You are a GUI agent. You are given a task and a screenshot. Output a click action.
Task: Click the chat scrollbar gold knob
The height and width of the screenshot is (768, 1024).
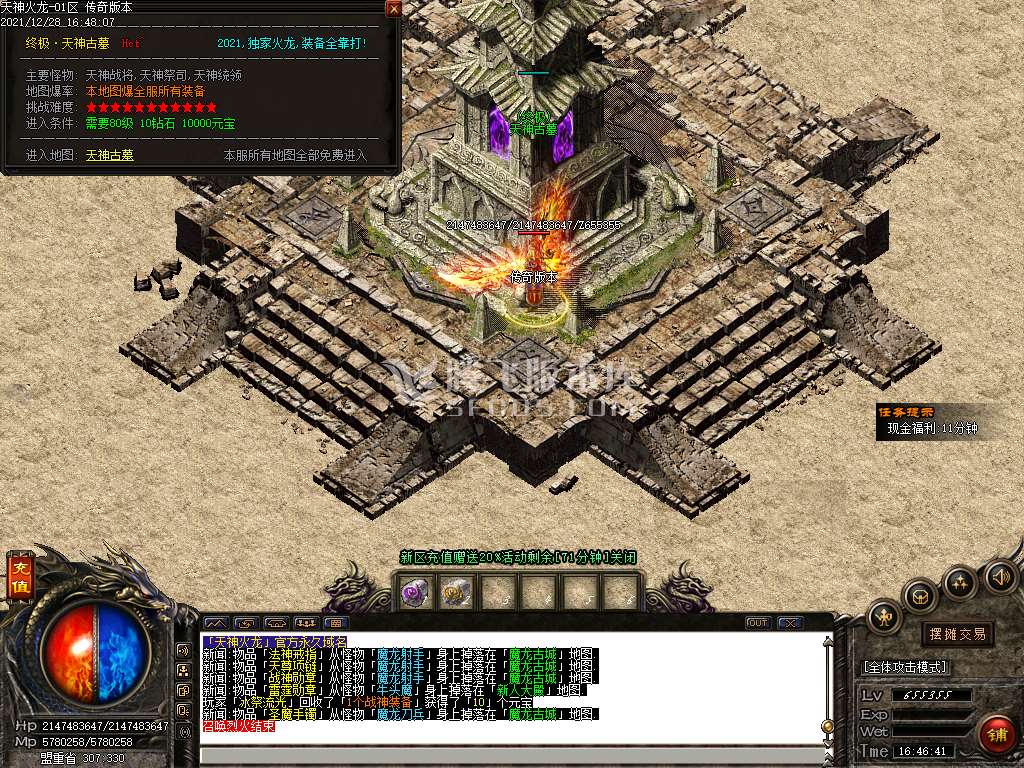click(827, 725)
